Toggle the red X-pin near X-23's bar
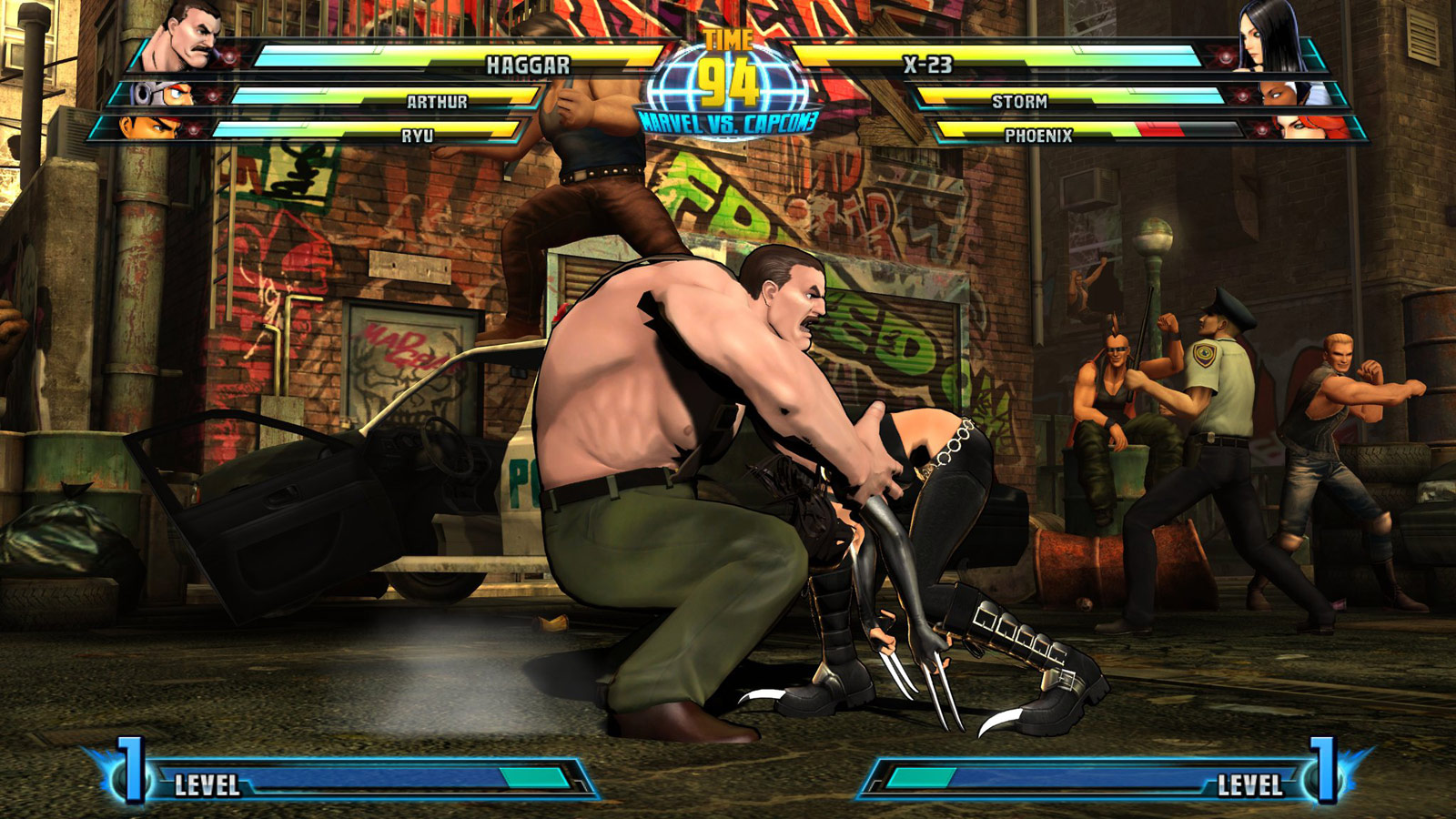1456x819 pixels. pos(1225,56)
